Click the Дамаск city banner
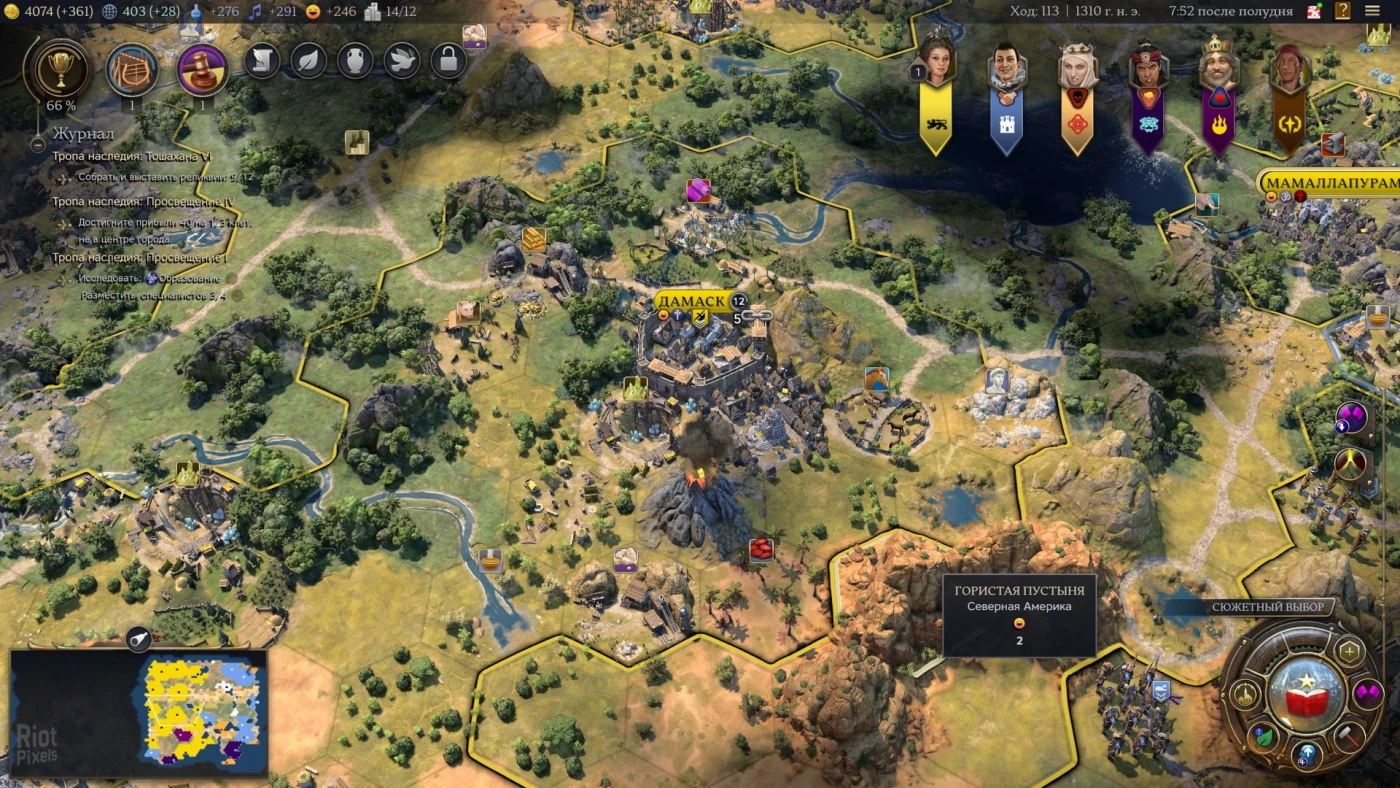The width and height of the screenshot is (1400, 788). click(692, 301)
